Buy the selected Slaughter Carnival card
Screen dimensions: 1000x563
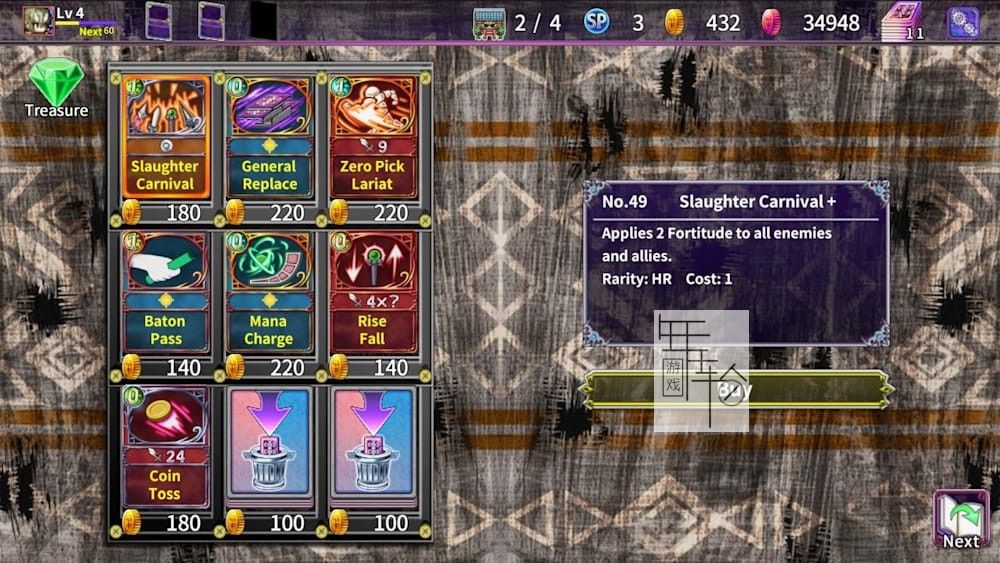pos(735,390)
